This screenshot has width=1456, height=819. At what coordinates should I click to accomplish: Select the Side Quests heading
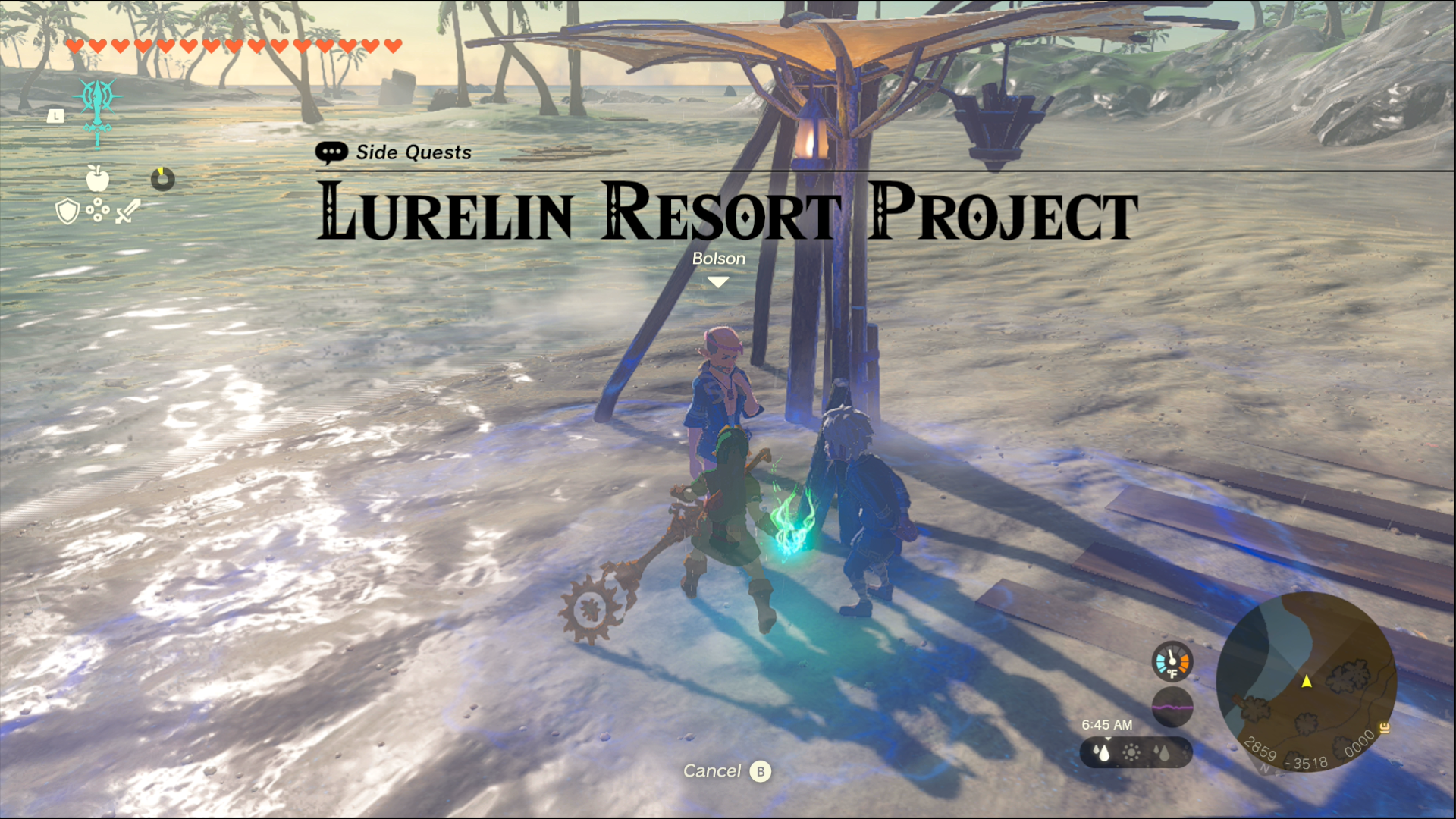(x=413, y=152)
